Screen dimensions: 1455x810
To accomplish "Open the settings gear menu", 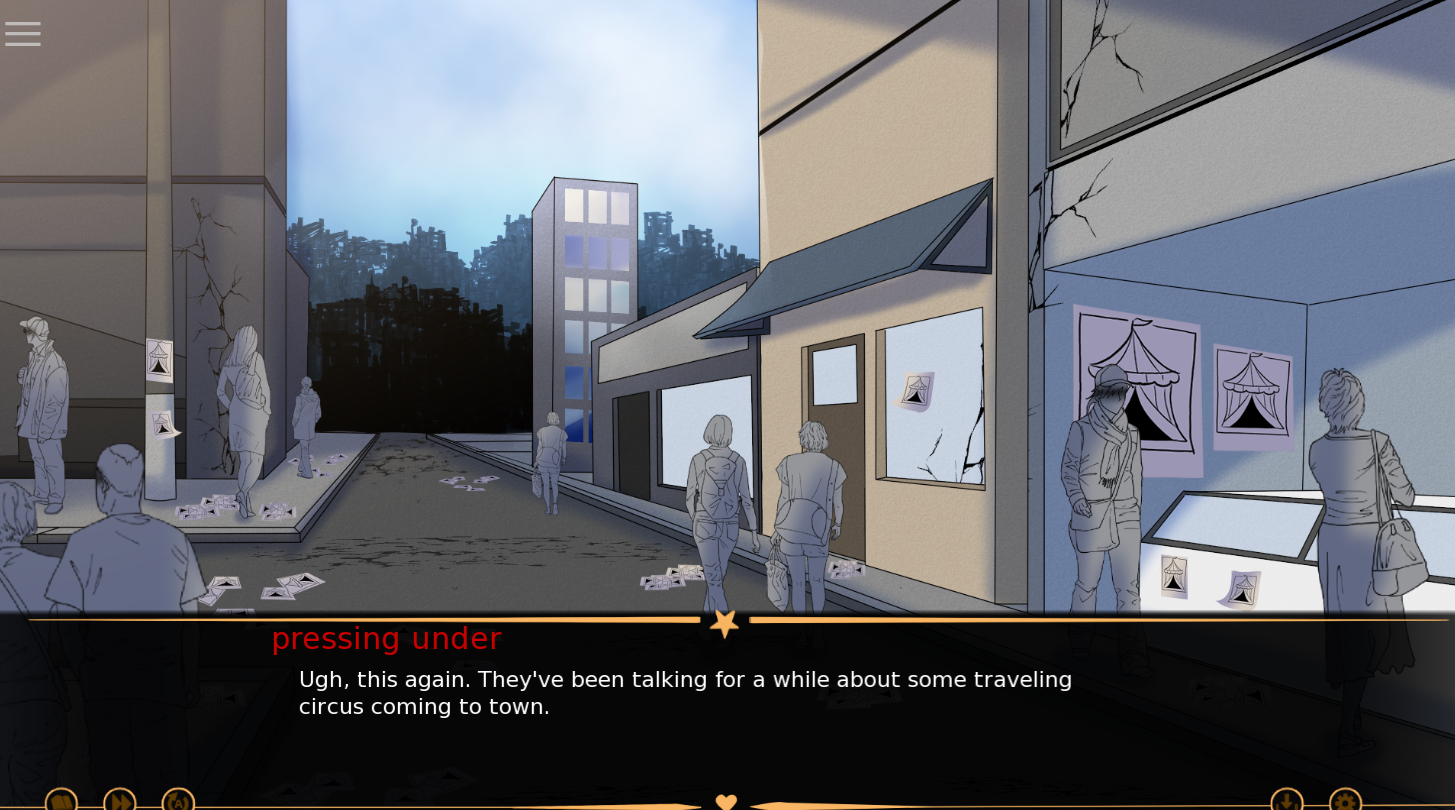I will 1345,802.
